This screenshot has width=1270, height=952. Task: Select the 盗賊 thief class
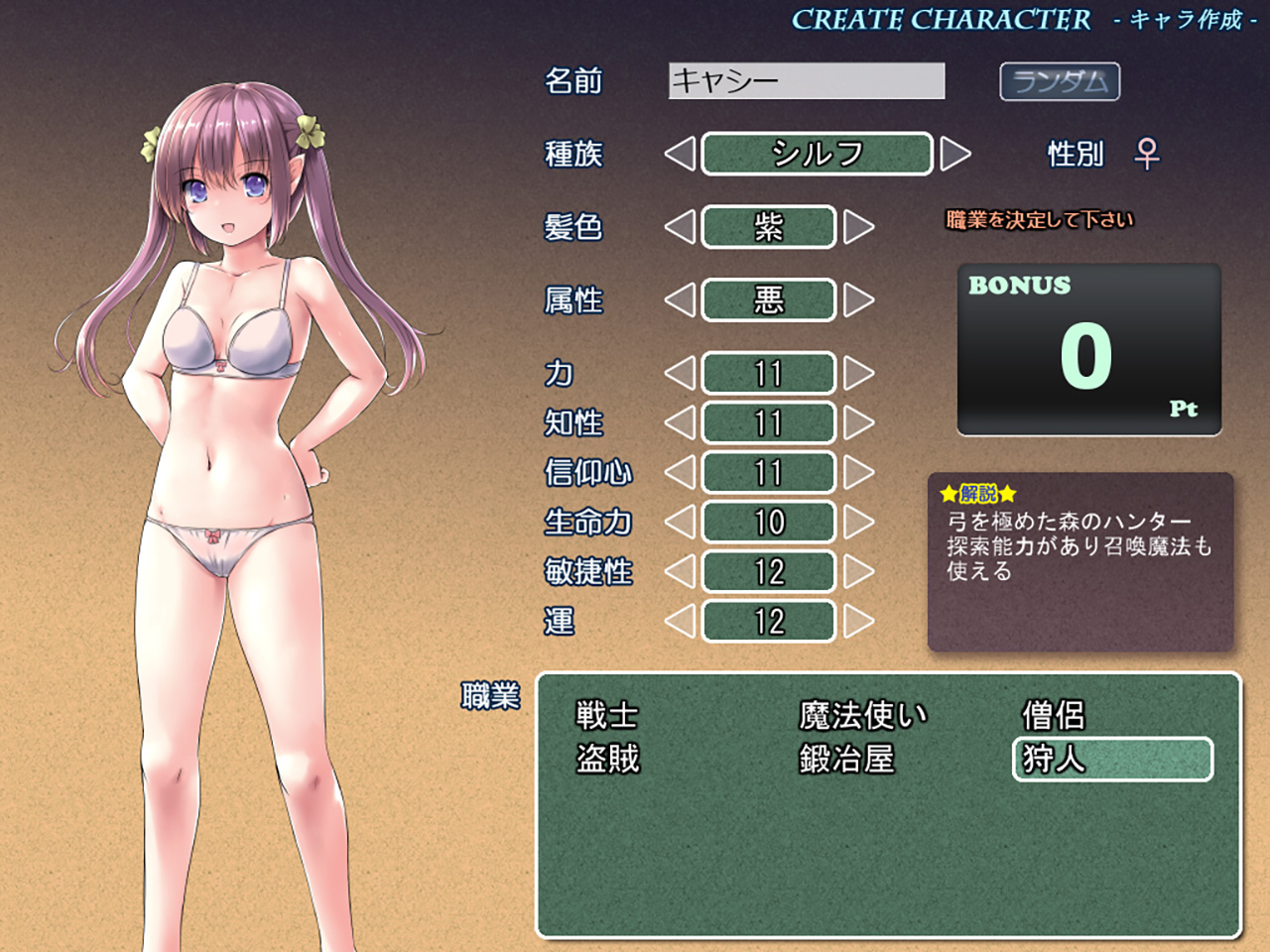(x=607, y=759)
